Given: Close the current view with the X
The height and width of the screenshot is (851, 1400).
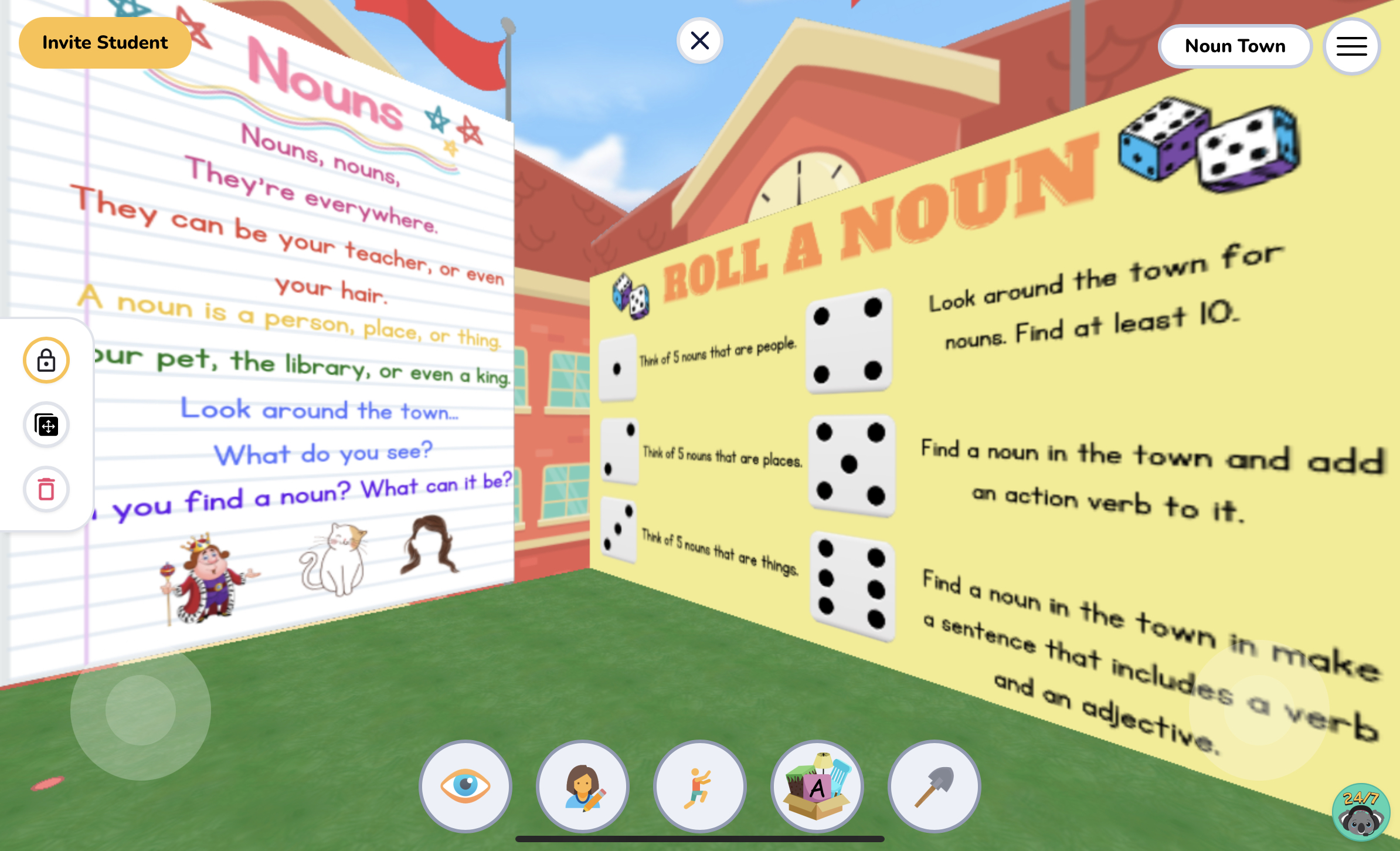Looking at the screenshot, I should (700, 40).
